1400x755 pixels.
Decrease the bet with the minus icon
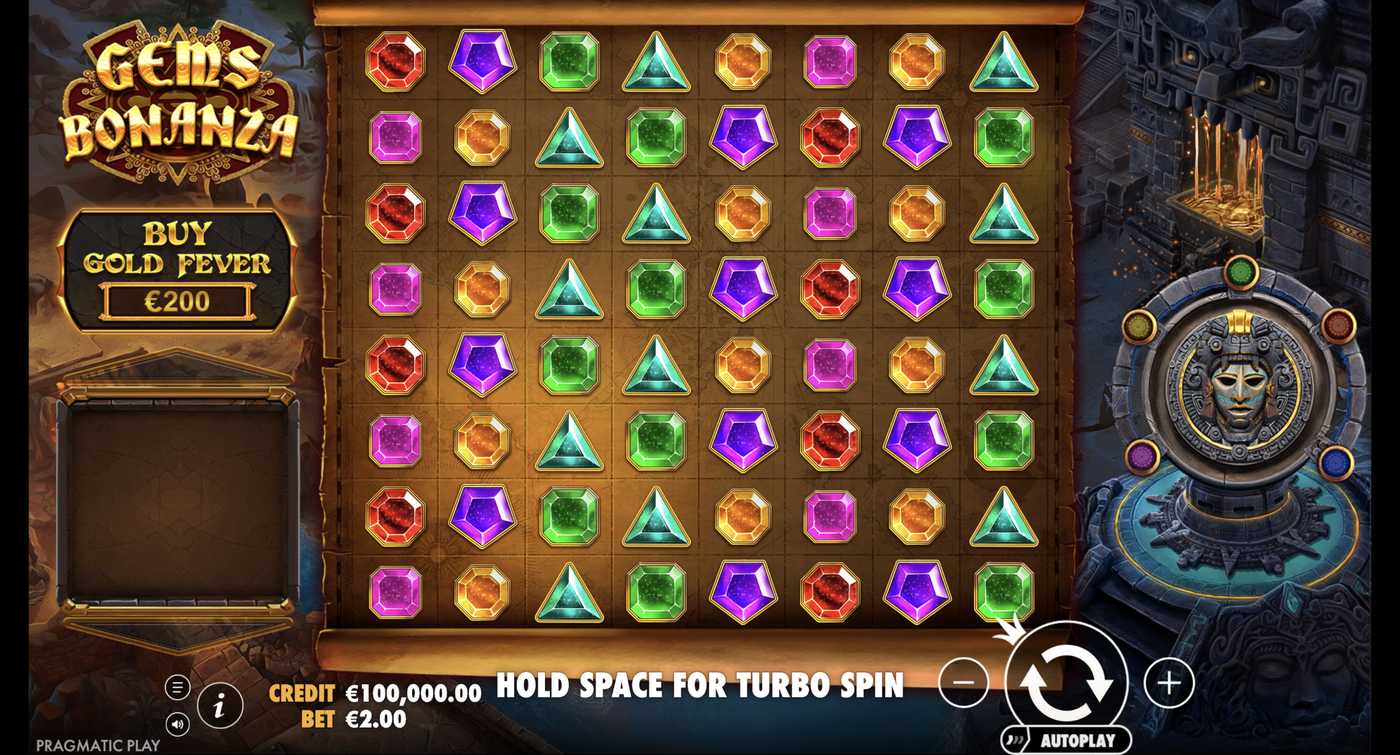pyautogui.click(x=963, y=681)
